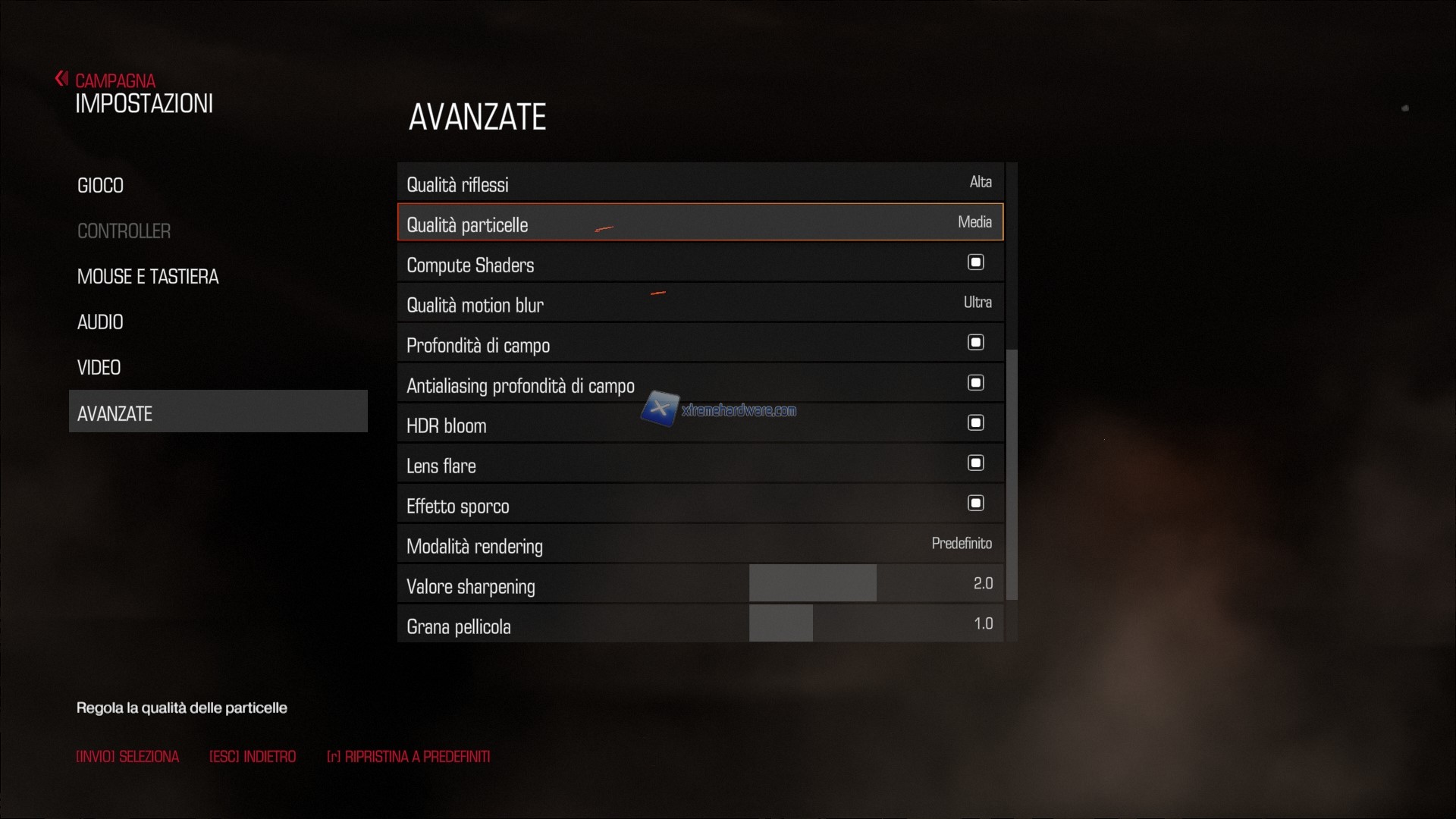Screen dimensions: 1456x819
Task: Toggle Antialiasing profondità di campo checkbox
Action: pyautogui.click(x=975, y=383)
